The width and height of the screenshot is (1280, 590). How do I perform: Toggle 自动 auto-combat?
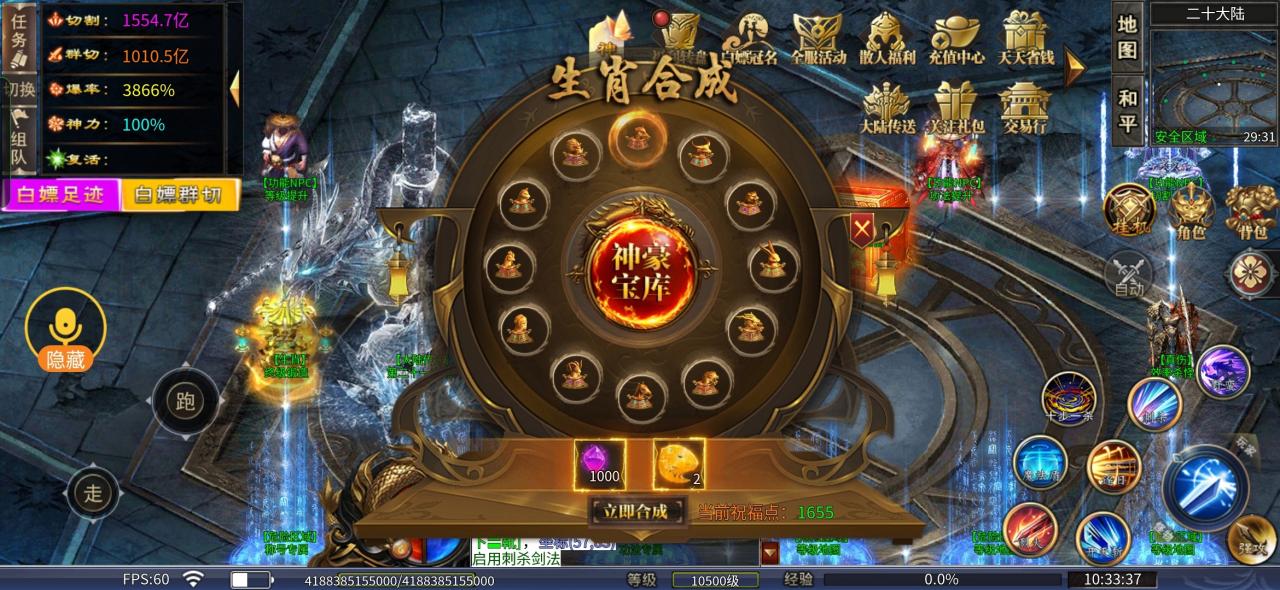pos(1129,275)
